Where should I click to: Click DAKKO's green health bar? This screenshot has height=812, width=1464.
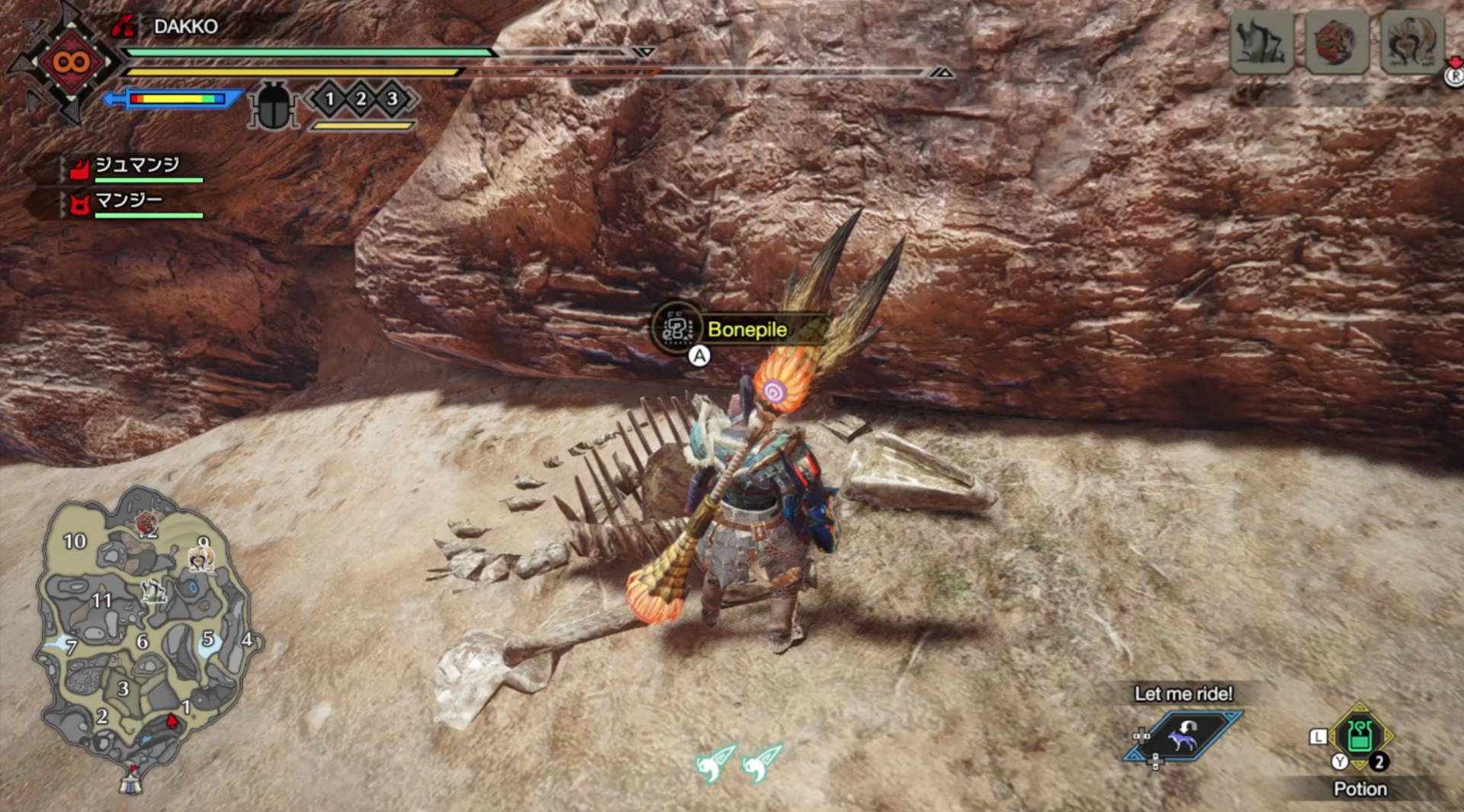click(x=305, y=52)
